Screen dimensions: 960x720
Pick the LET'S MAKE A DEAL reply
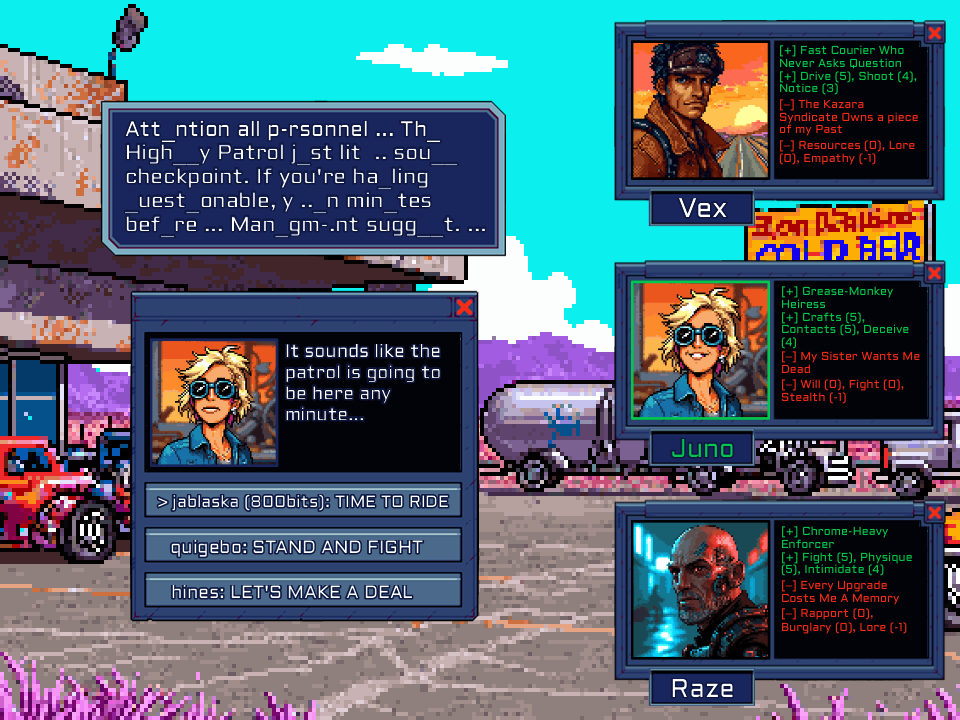click(x=303, y=592)
